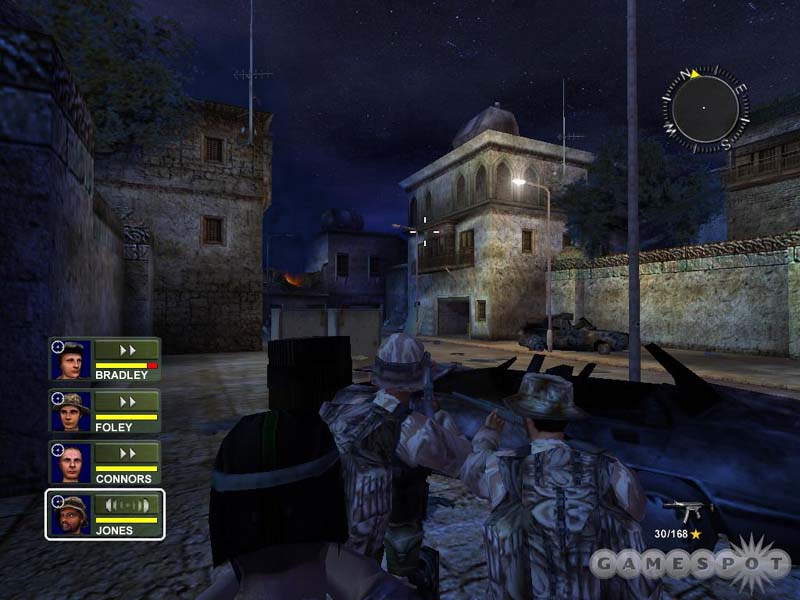Select the submachine gun weapon icon
Screen dimensions: 800x600
coord(687,508)
